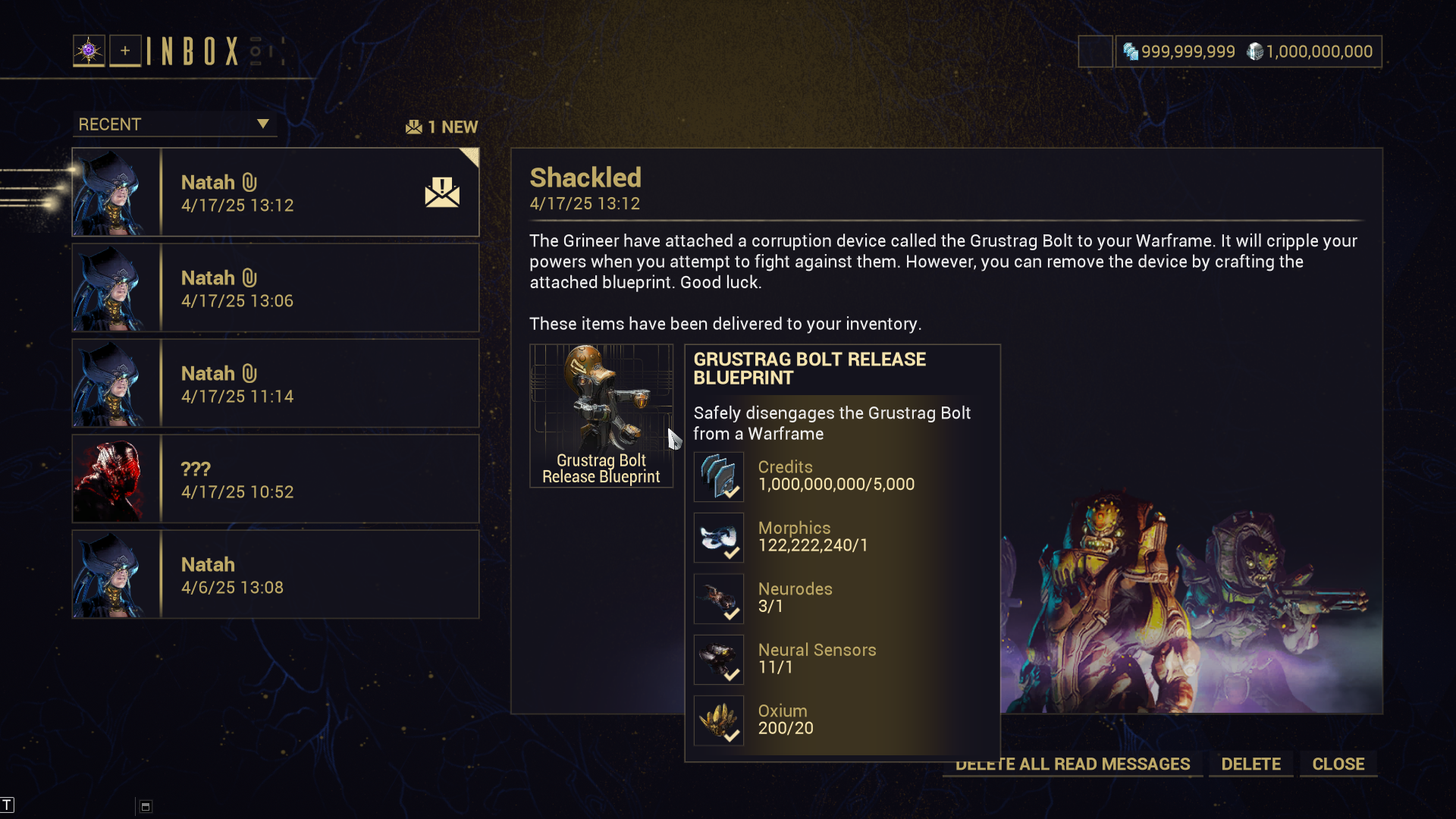The height and width of the screenshot is (819, 1456).
Task: Close the inbox screen
Action: [x=1338, y=764]
